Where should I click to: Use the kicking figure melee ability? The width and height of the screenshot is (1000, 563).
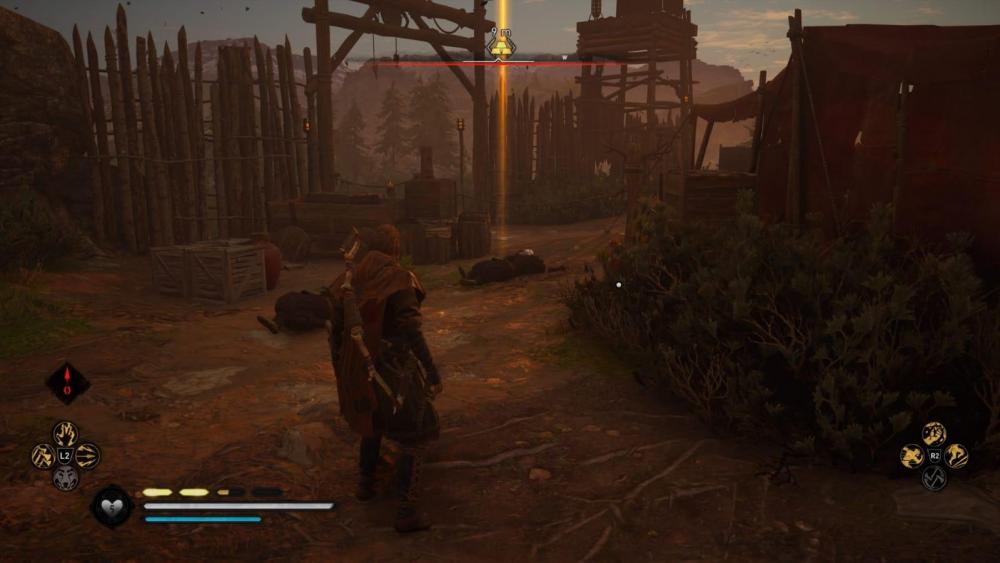[956, 456]
